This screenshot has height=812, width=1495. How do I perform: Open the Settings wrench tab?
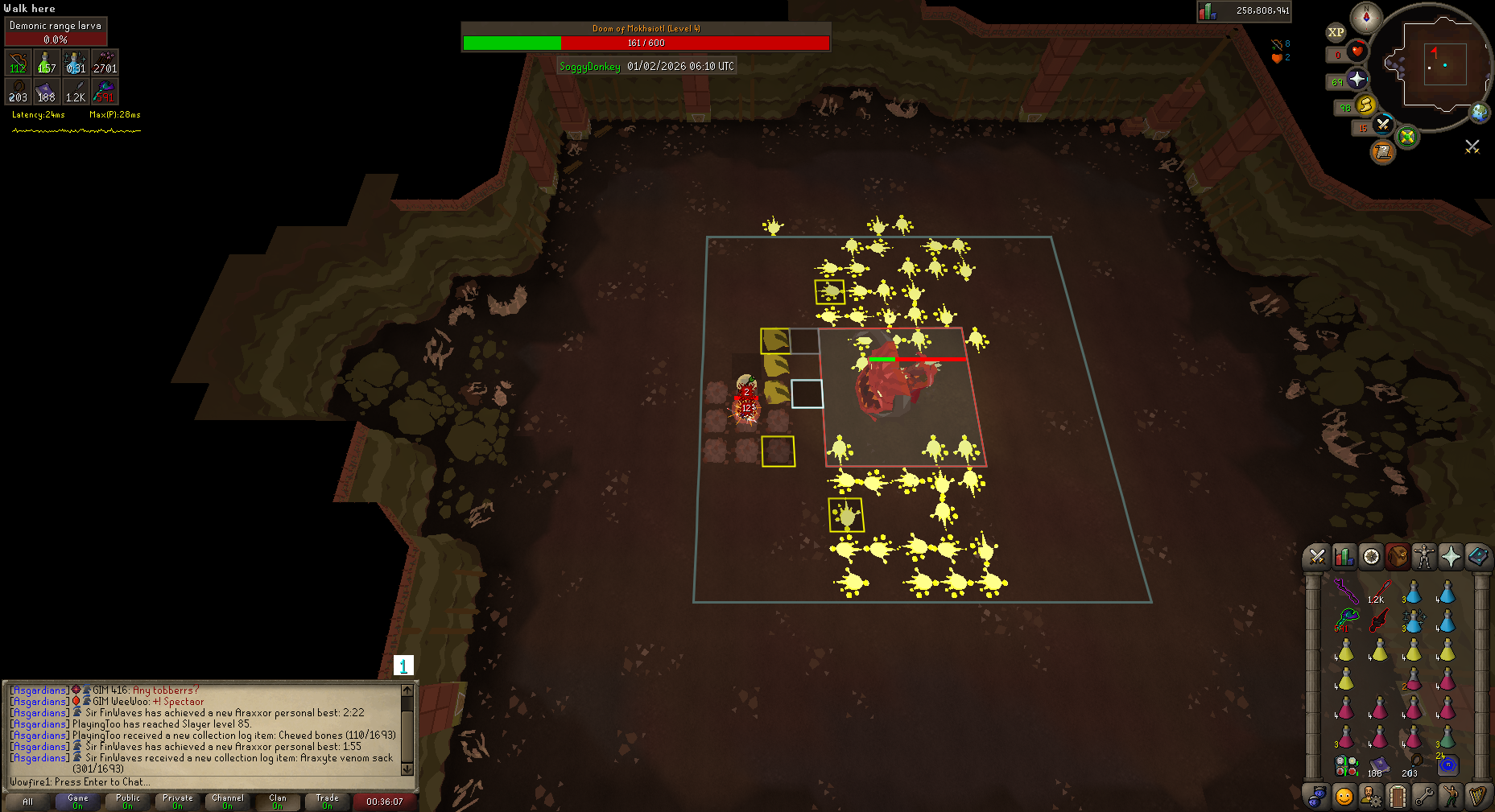[1424, 796]
